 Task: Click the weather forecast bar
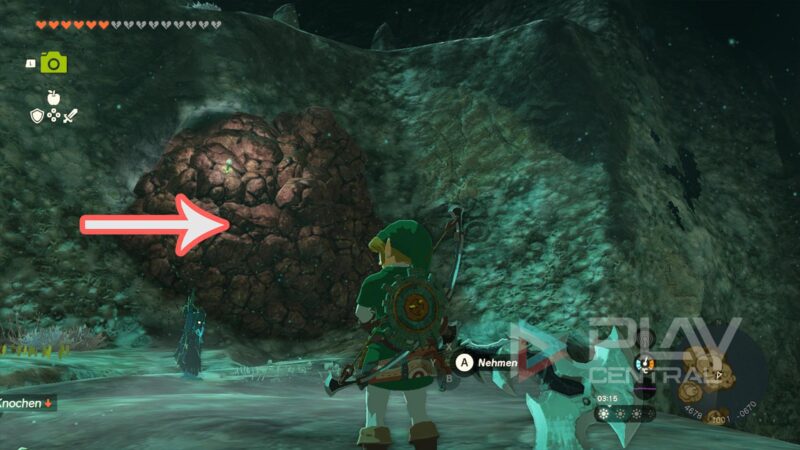pyautogui.click(x=627, y=412)
